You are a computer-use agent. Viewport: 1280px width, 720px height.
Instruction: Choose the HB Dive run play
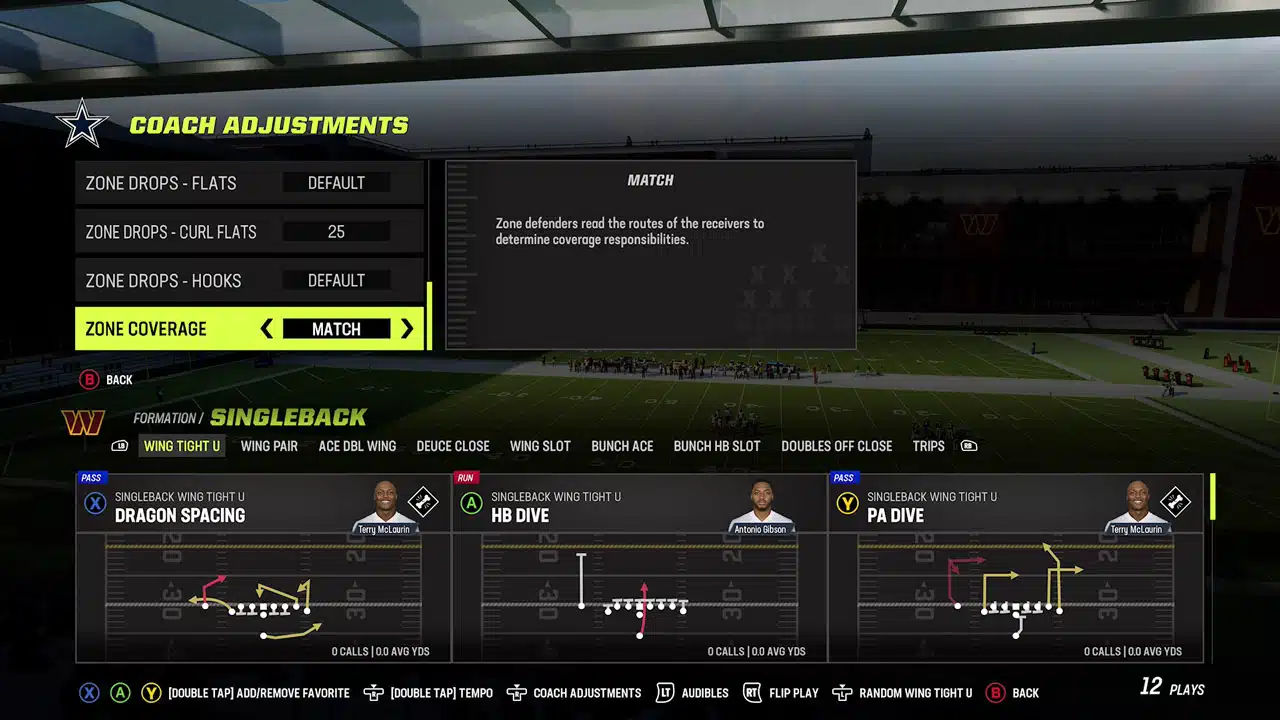pos(639,567)
